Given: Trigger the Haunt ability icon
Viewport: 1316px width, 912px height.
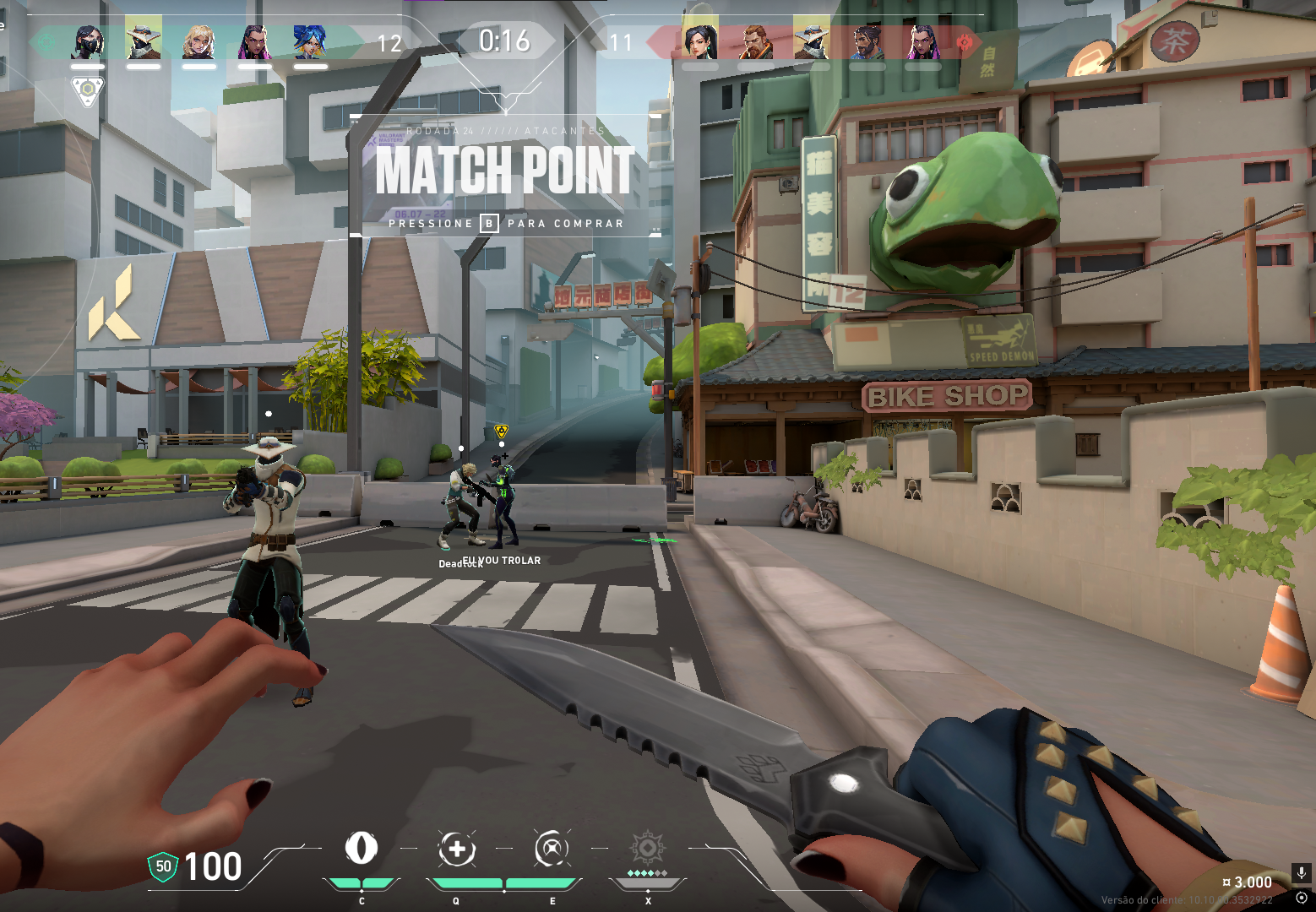Looking at the screenshot, I should pyautogui.click(x=552, y=849).
